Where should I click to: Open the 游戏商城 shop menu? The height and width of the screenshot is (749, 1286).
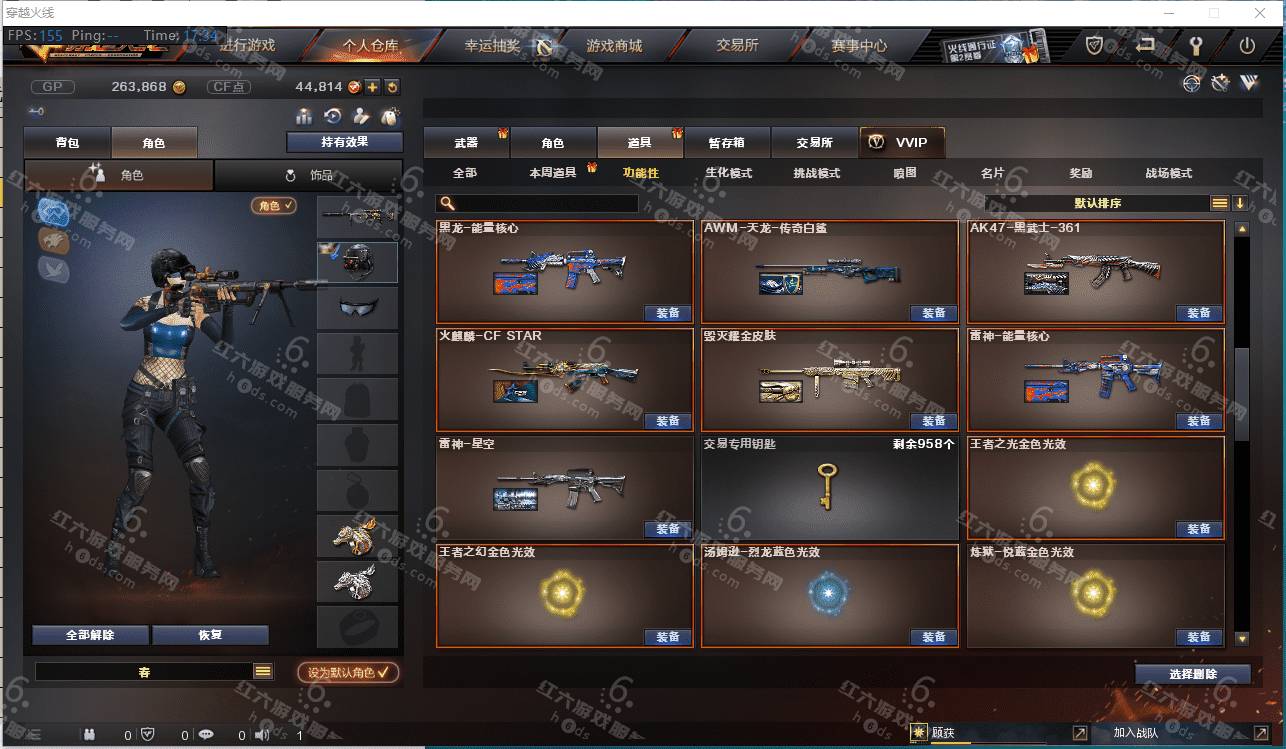click(x=613, y=46)
